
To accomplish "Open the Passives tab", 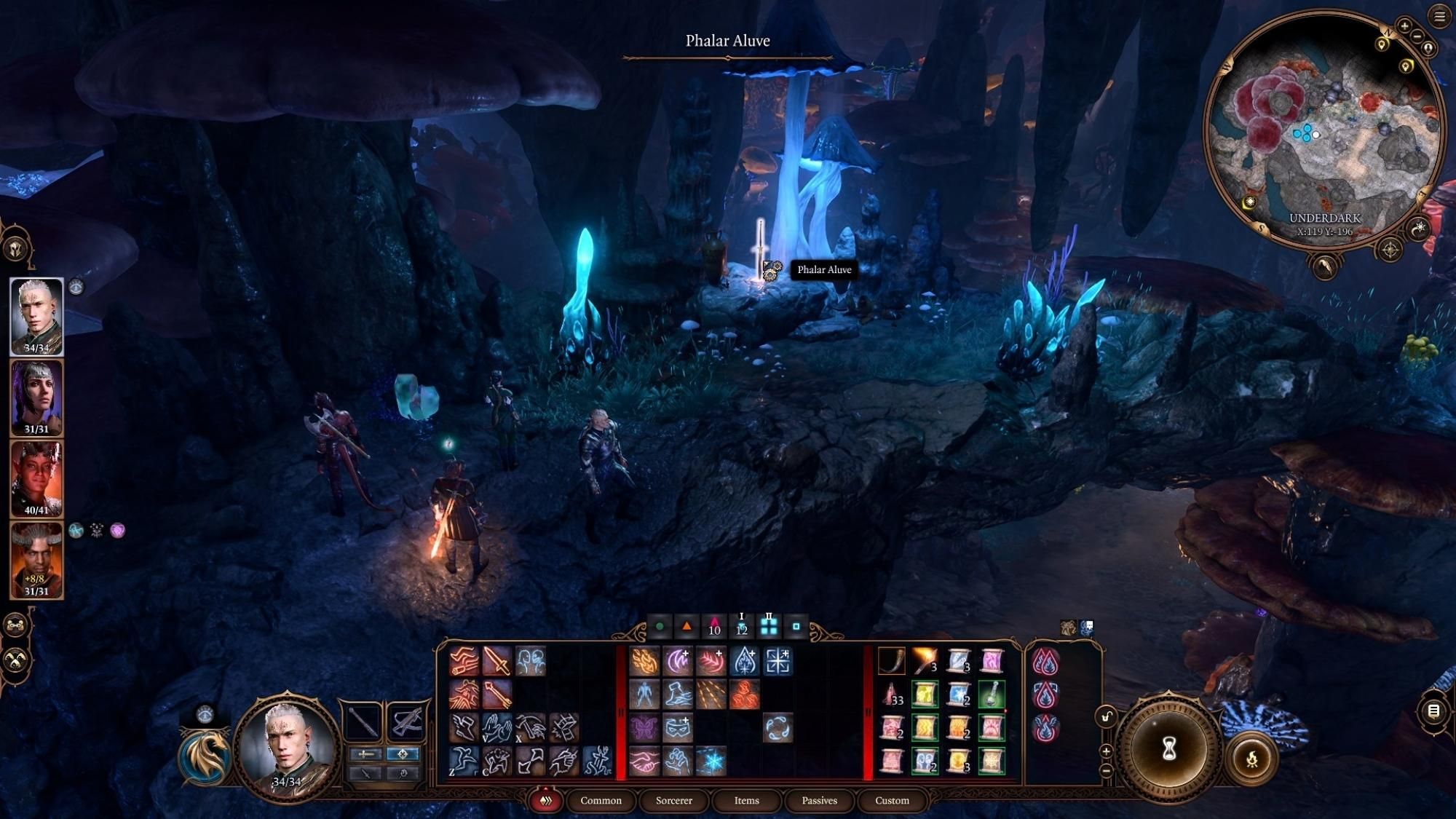I will point(819,800).
